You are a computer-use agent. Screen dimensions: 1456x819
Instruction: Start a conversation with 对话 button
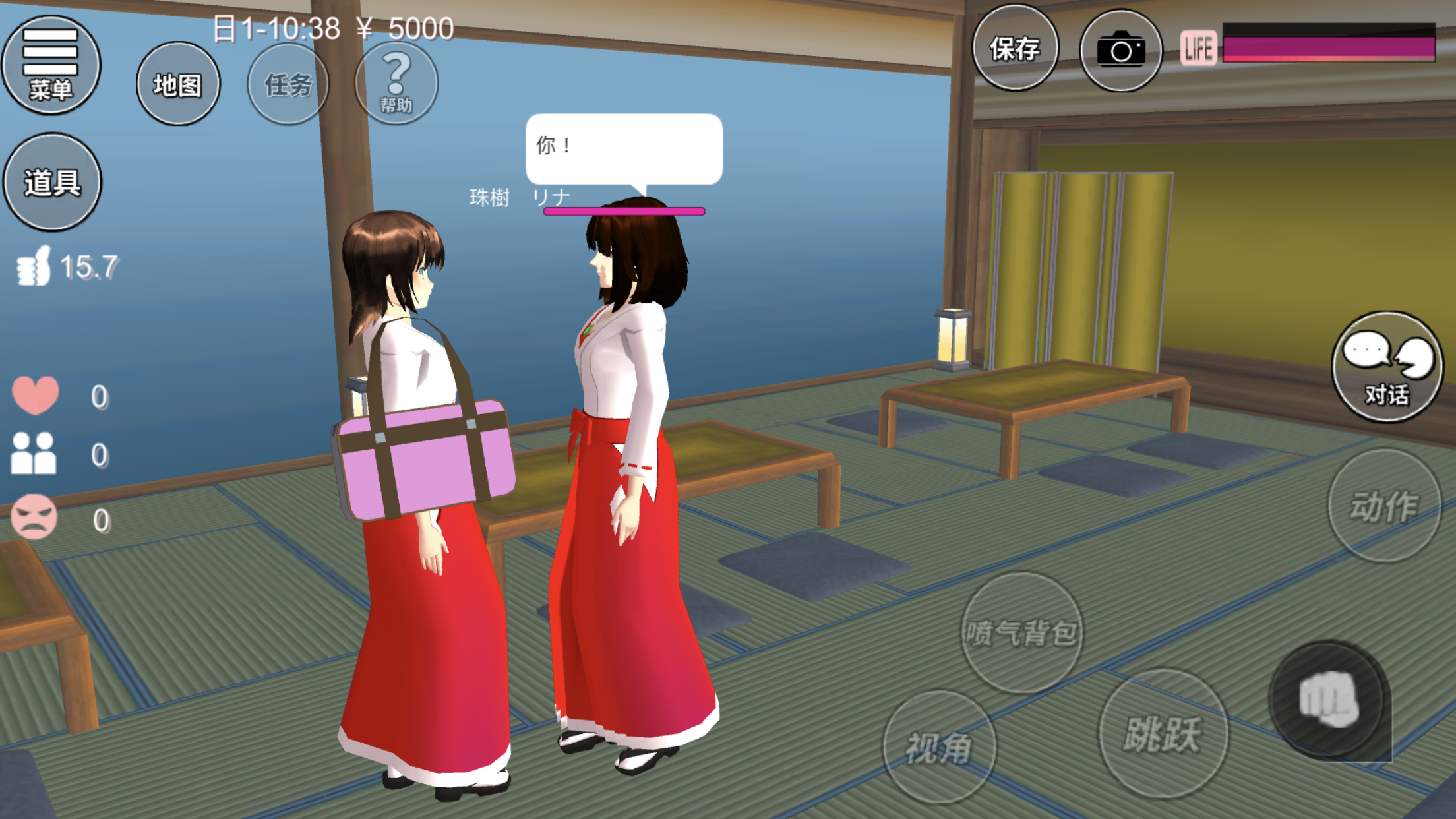[x=1387, y=367]
